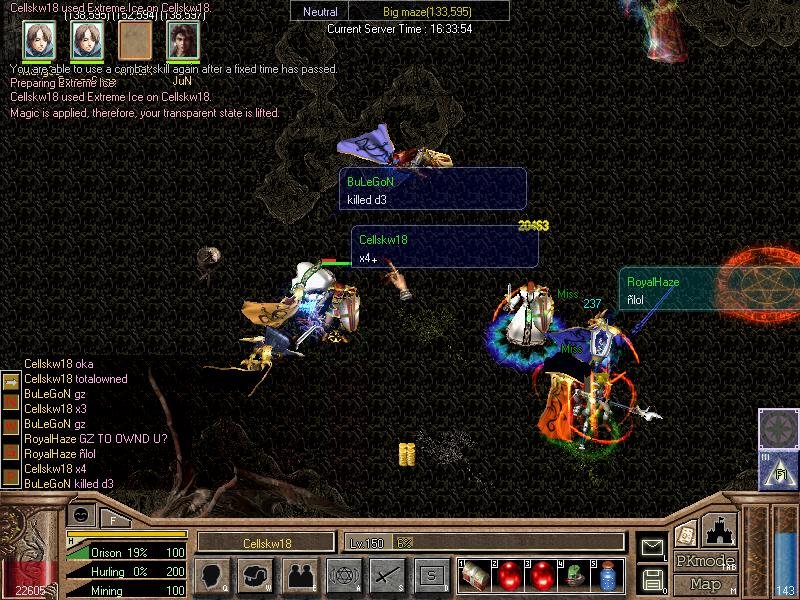
Task: Select party member JuN's portrait
Action: click(x=183, y=40)
